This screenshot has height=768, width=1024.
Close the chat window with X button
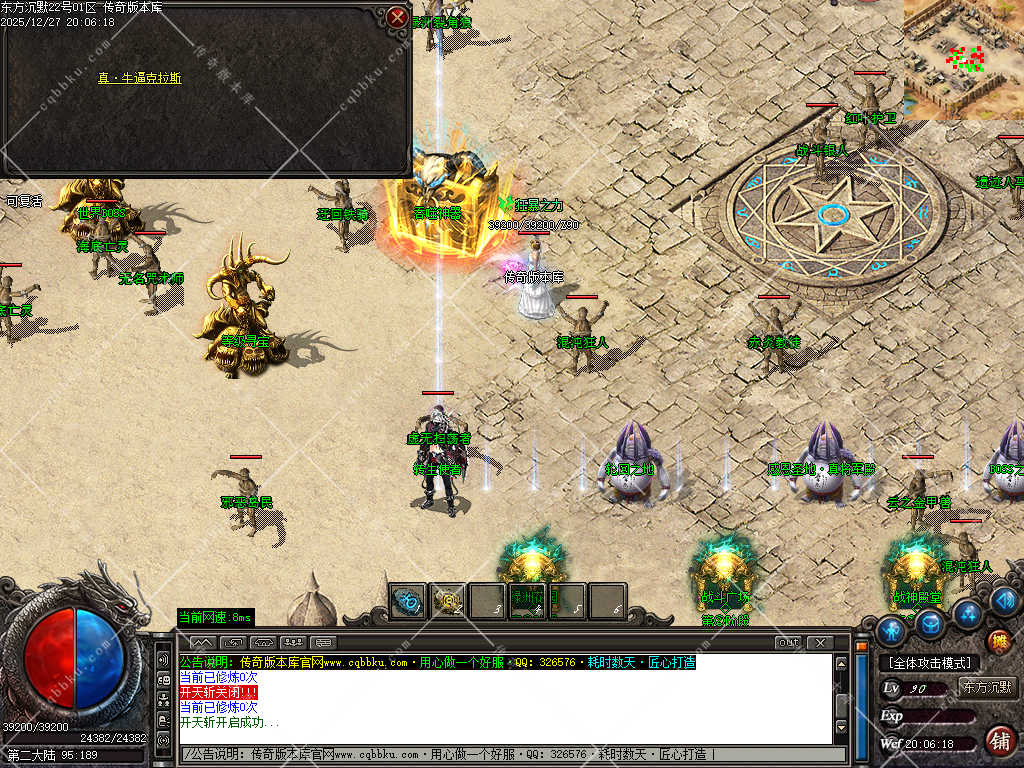coord(819,642)
